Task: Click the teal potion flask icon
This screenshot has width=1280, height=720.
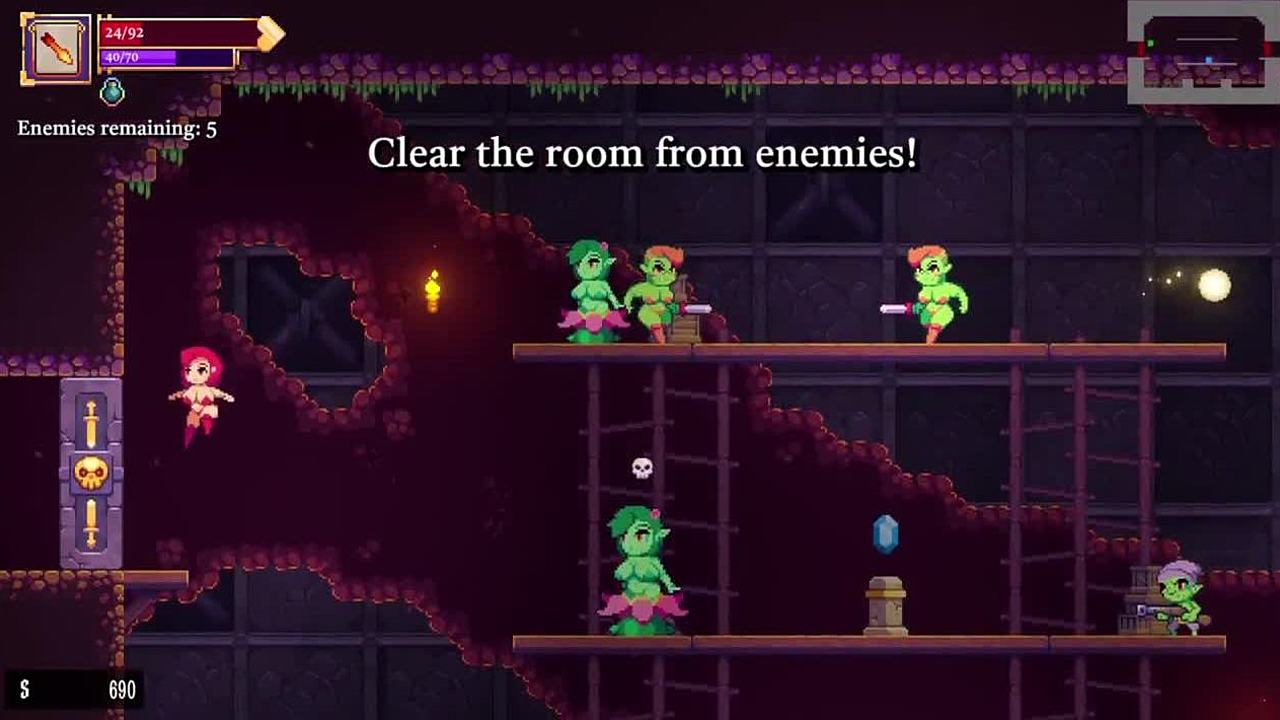Action: (112, 92)
